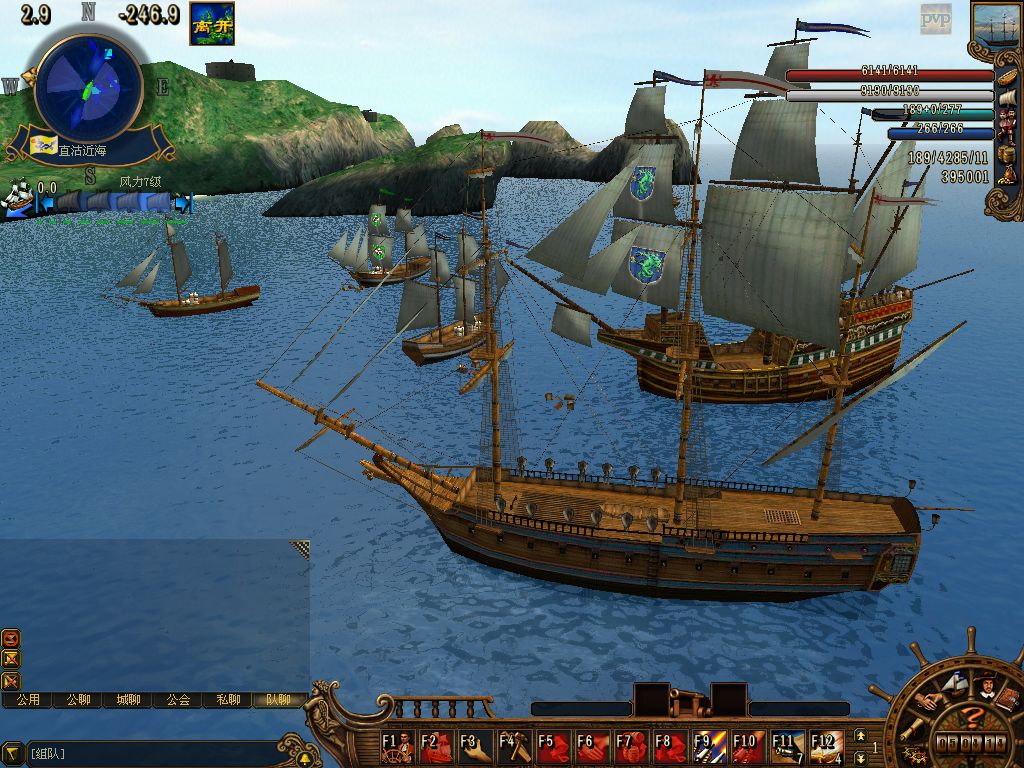Switch to the 公用 chat tab
Viewport: 1024px width, 768px height.
click(28, 700)
